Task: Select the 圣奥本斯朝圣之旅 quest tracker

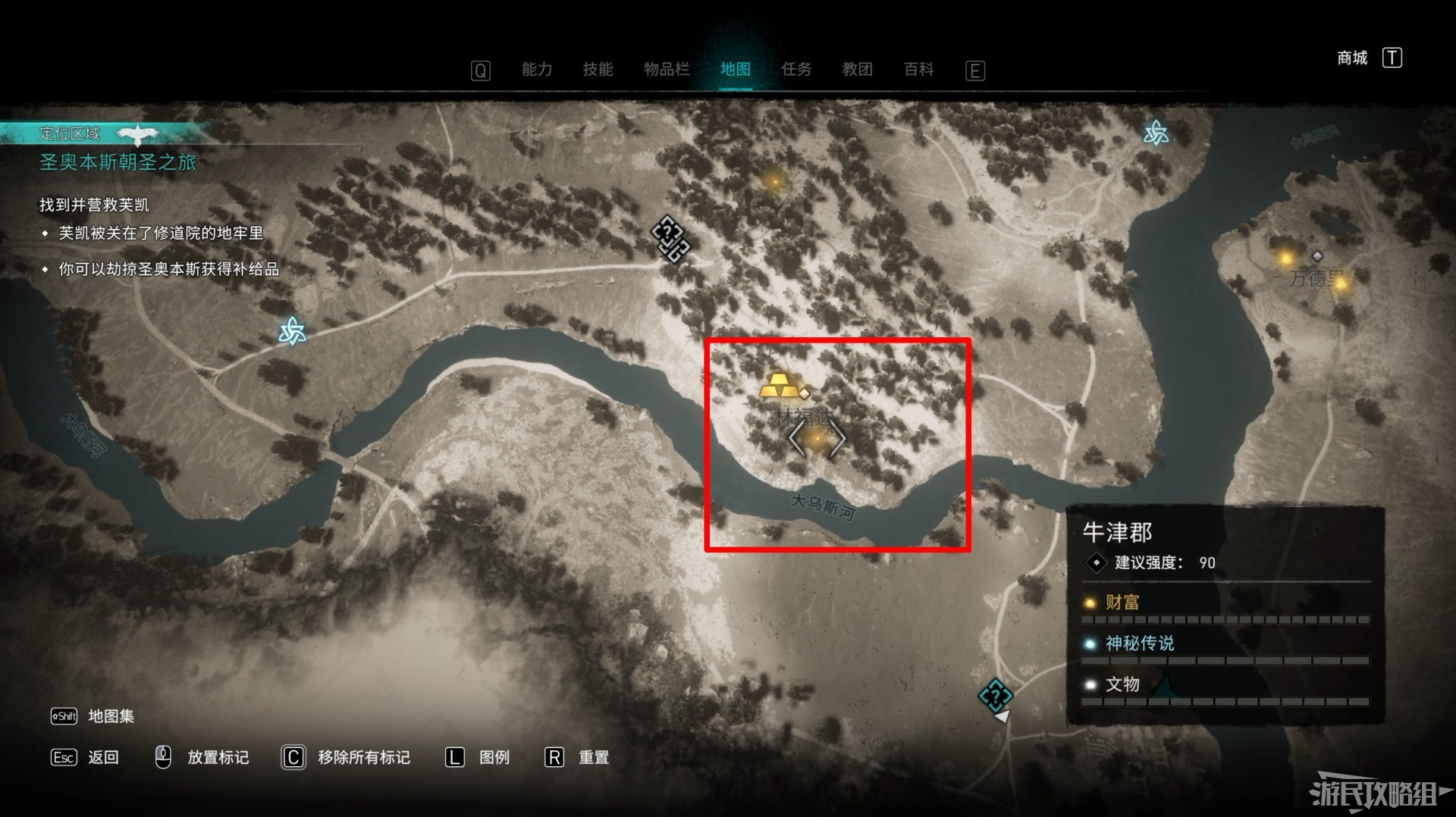Action: click(x=118, y=162)
